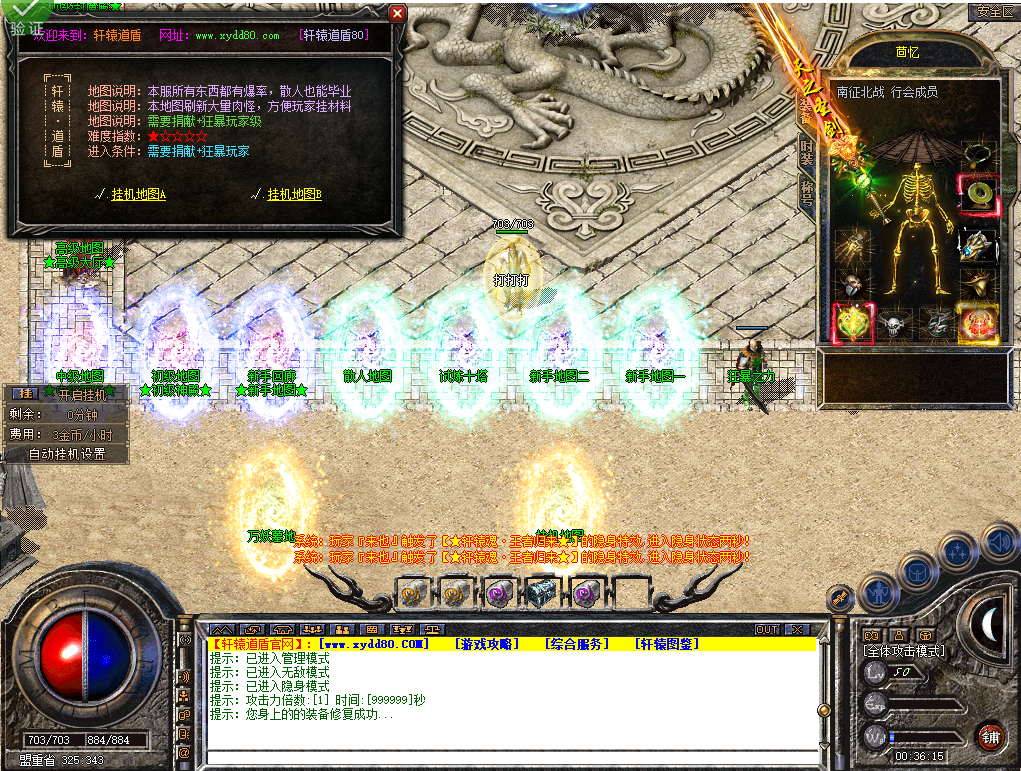Switch to the 时装 costume tab
The image size is (1021, 771).
(x=807, y=151)
